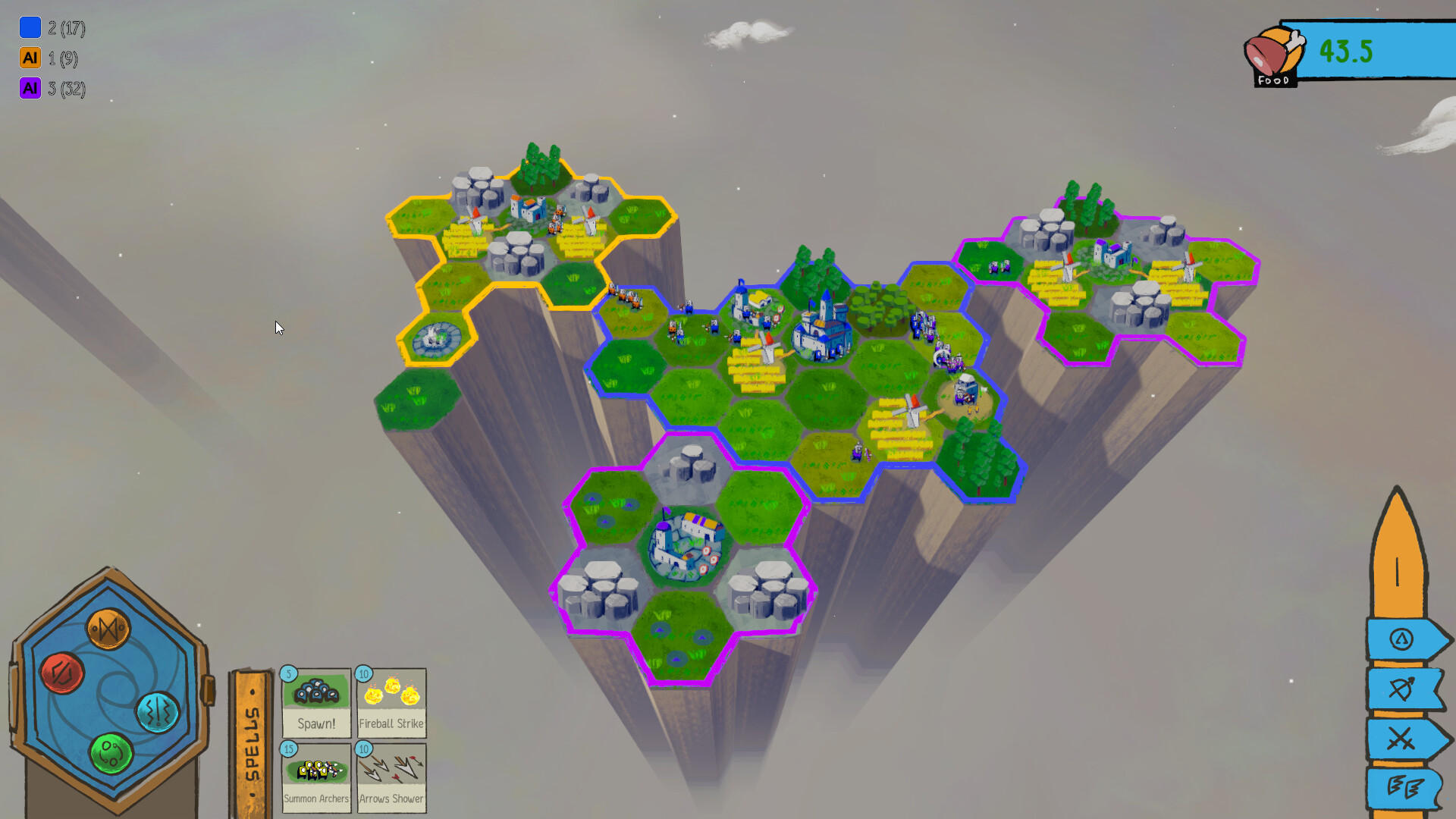Screen dimensions: 1456x819
Task: Click the meat Food icon near the 43.5 counter
Action: coord(1274,52)
